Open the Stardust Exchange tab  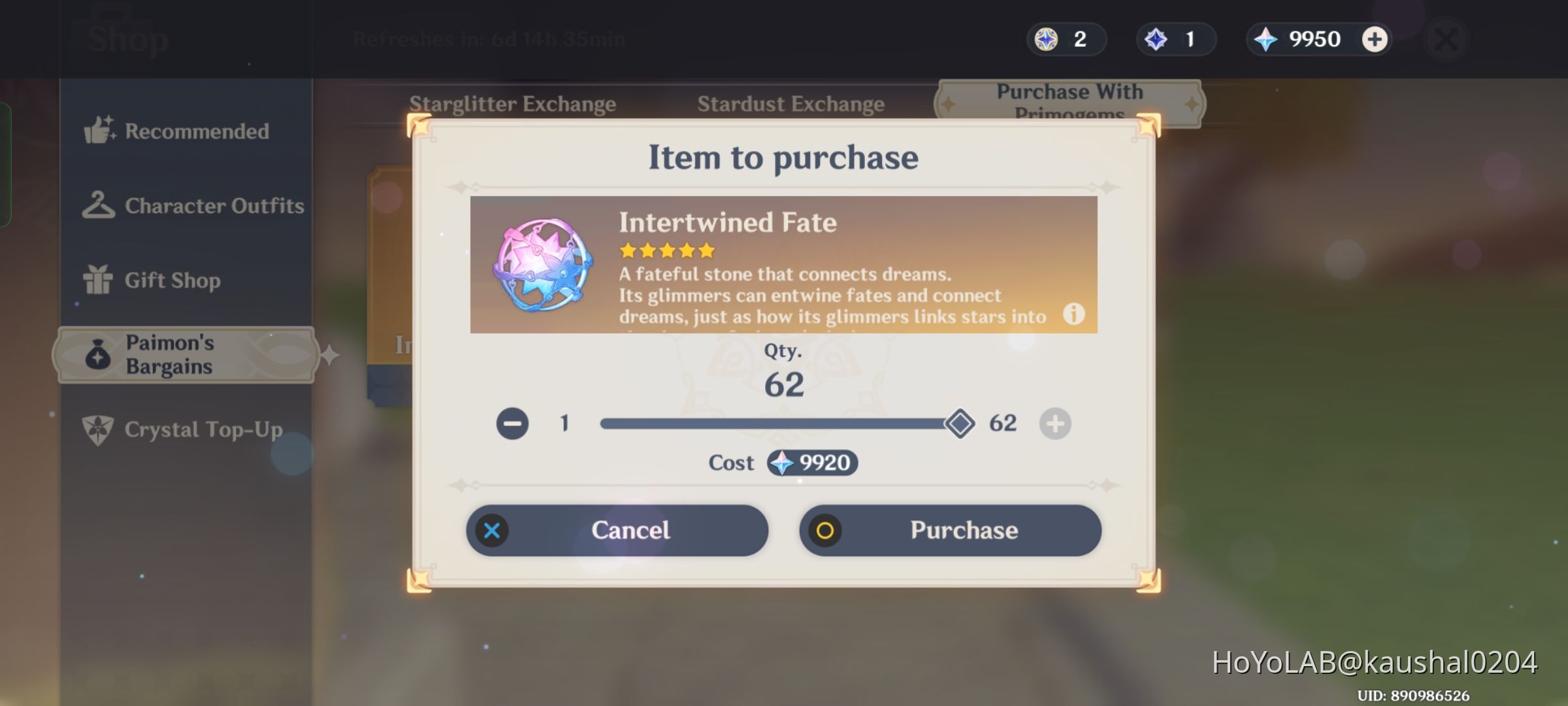(792, 103)
